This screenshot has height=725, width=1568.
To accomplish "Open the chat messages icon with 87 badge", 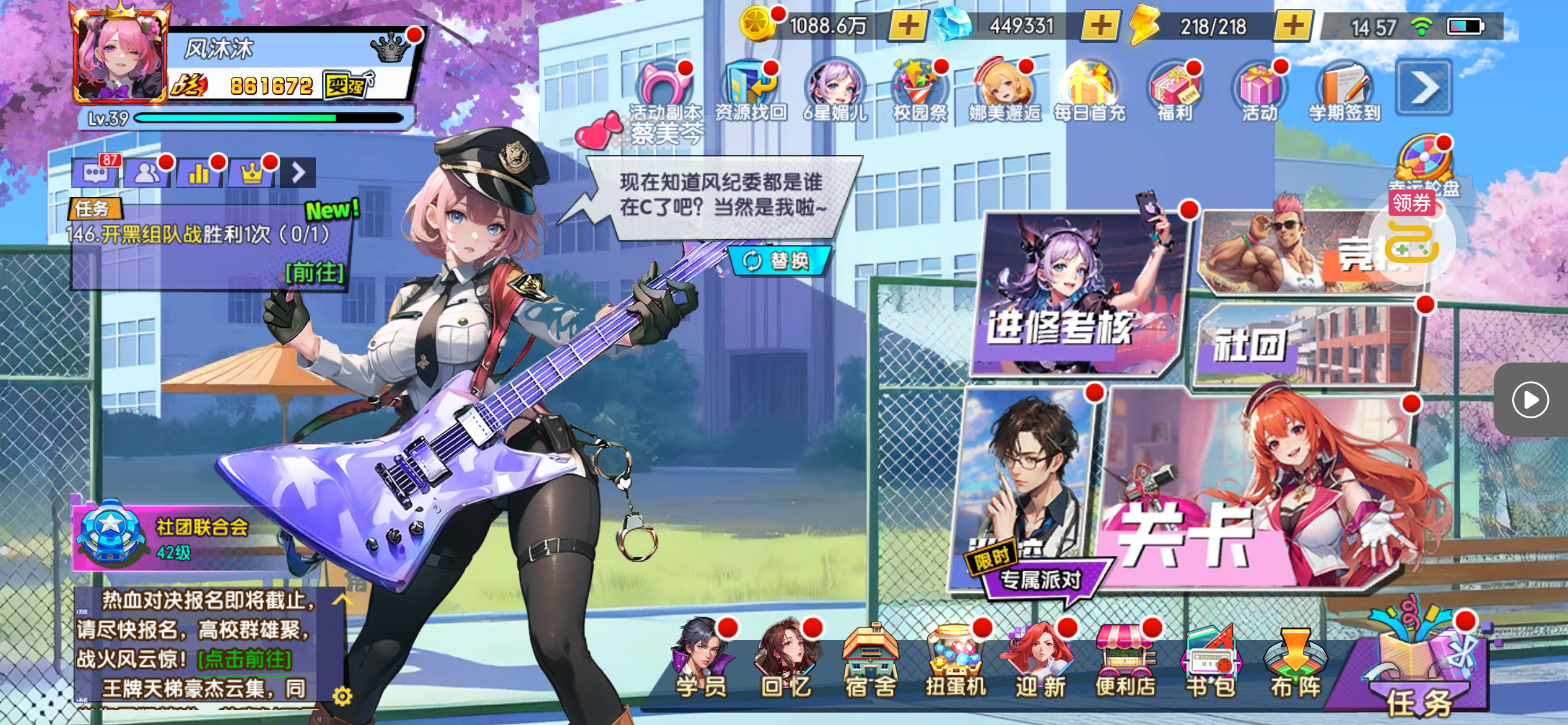I will pyautogui.click(x=95, y=173).
